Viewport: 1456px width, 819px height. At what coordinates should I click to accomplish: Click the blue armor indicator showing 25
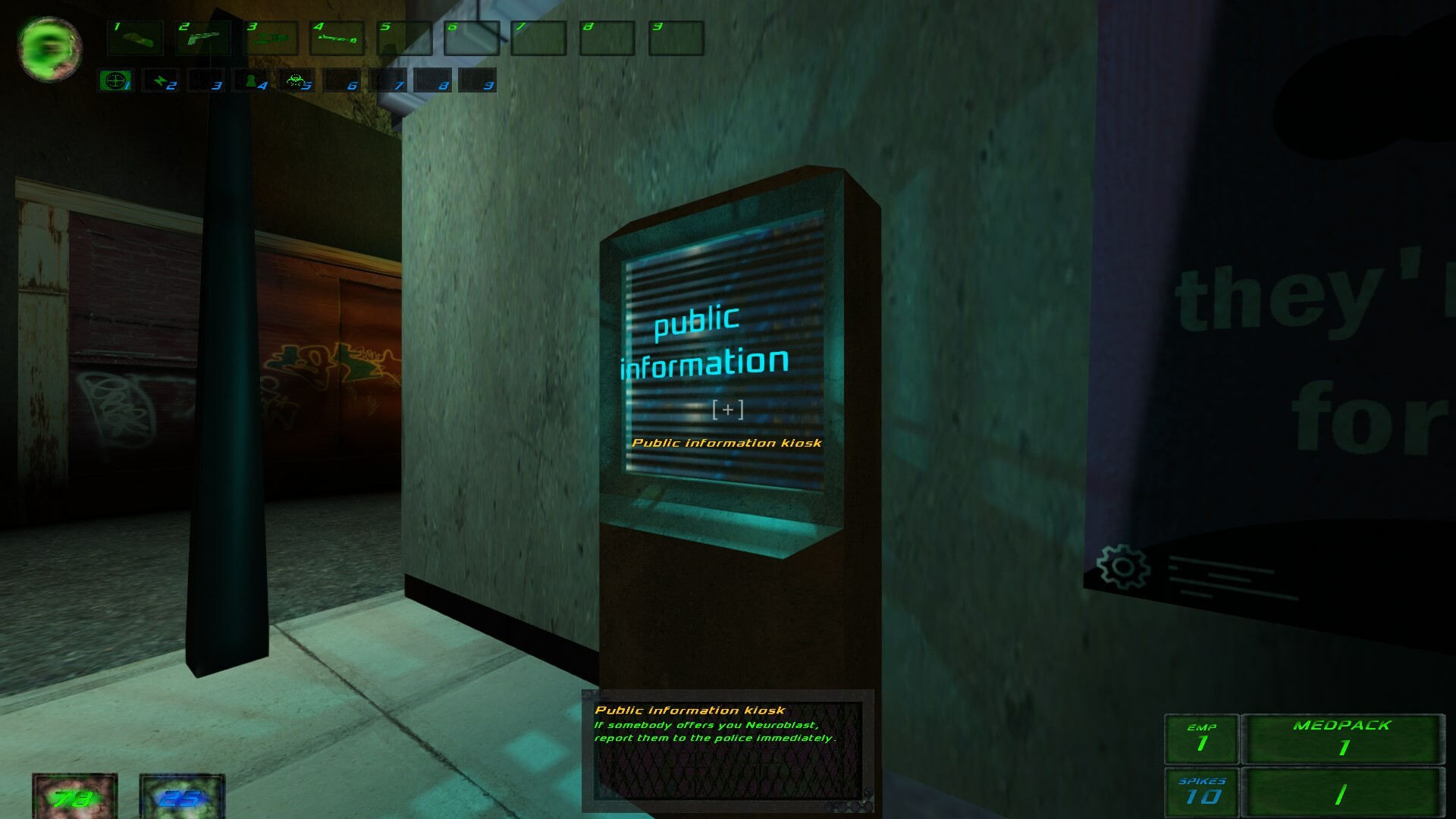click(180, 798)
